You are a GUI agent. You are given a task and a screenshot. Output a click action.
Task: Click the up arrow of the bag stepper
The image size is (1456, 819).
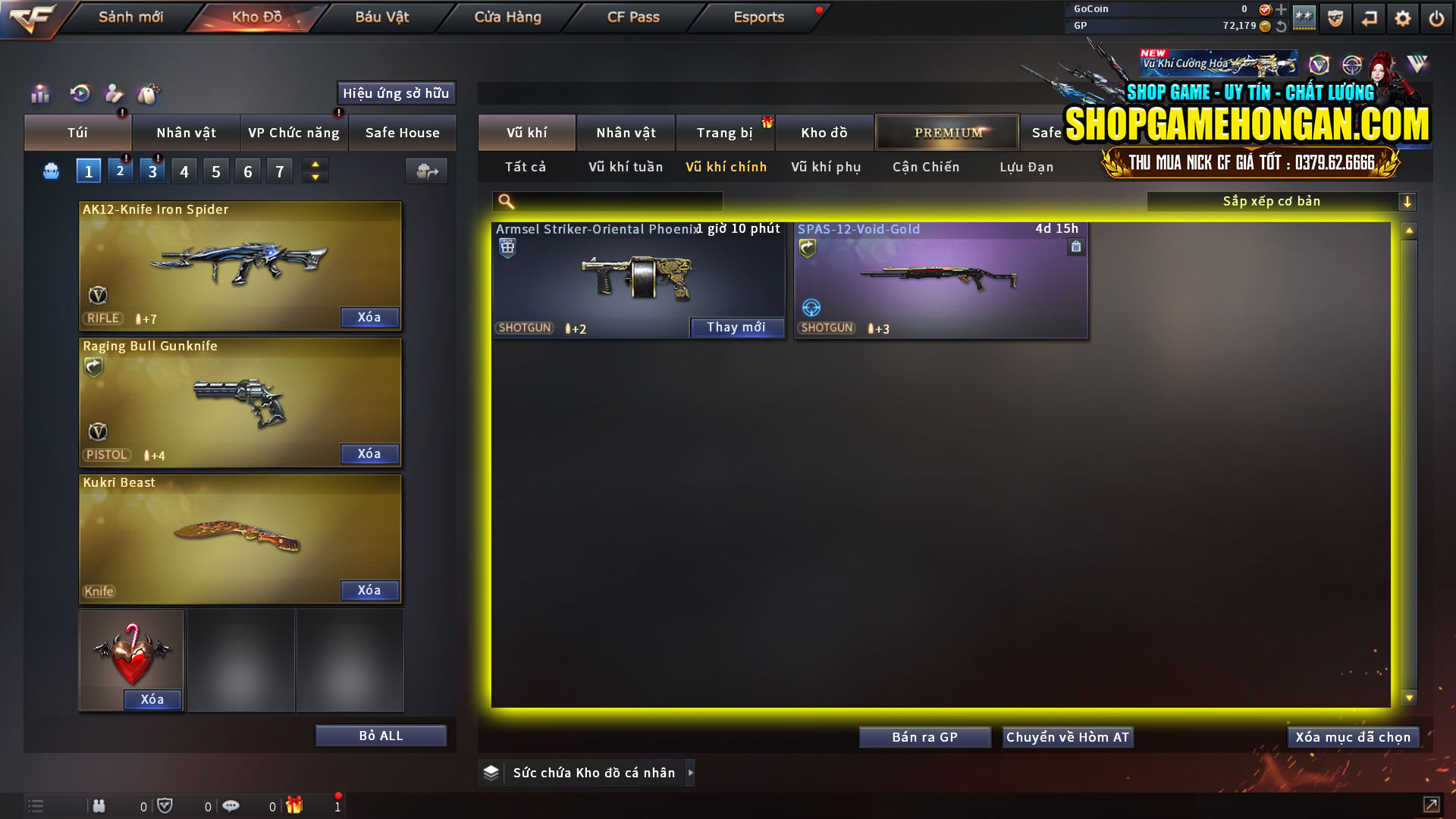(315, 165)
